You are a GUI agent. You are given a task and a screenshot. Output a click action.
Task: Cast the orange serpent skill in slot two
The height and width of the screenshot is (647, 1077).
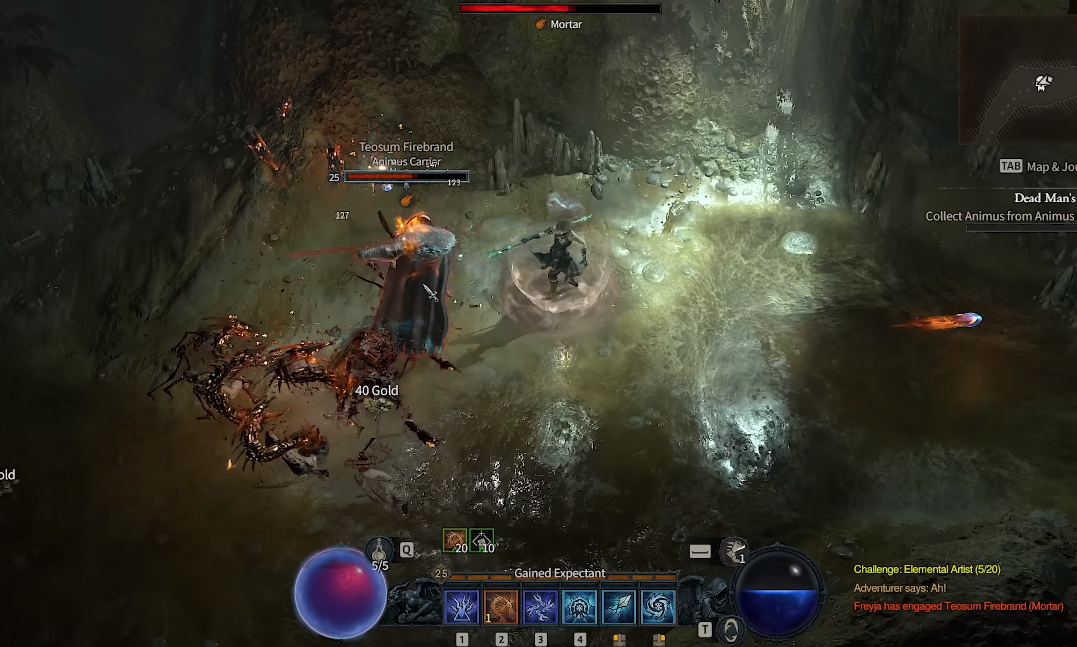click(x=501, y=607)
